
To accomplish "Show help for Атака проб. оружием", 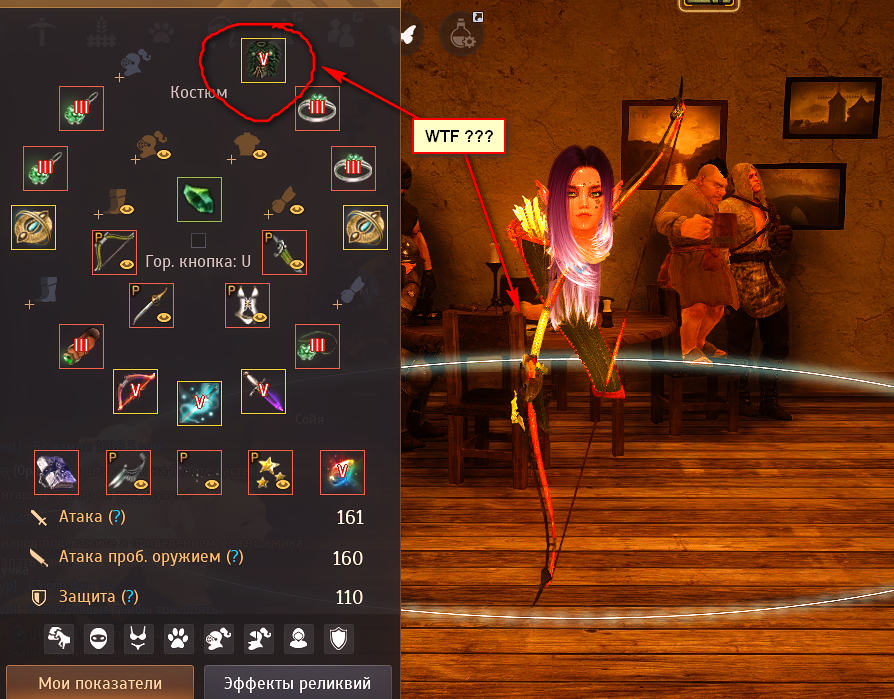I will pos(235,557).
